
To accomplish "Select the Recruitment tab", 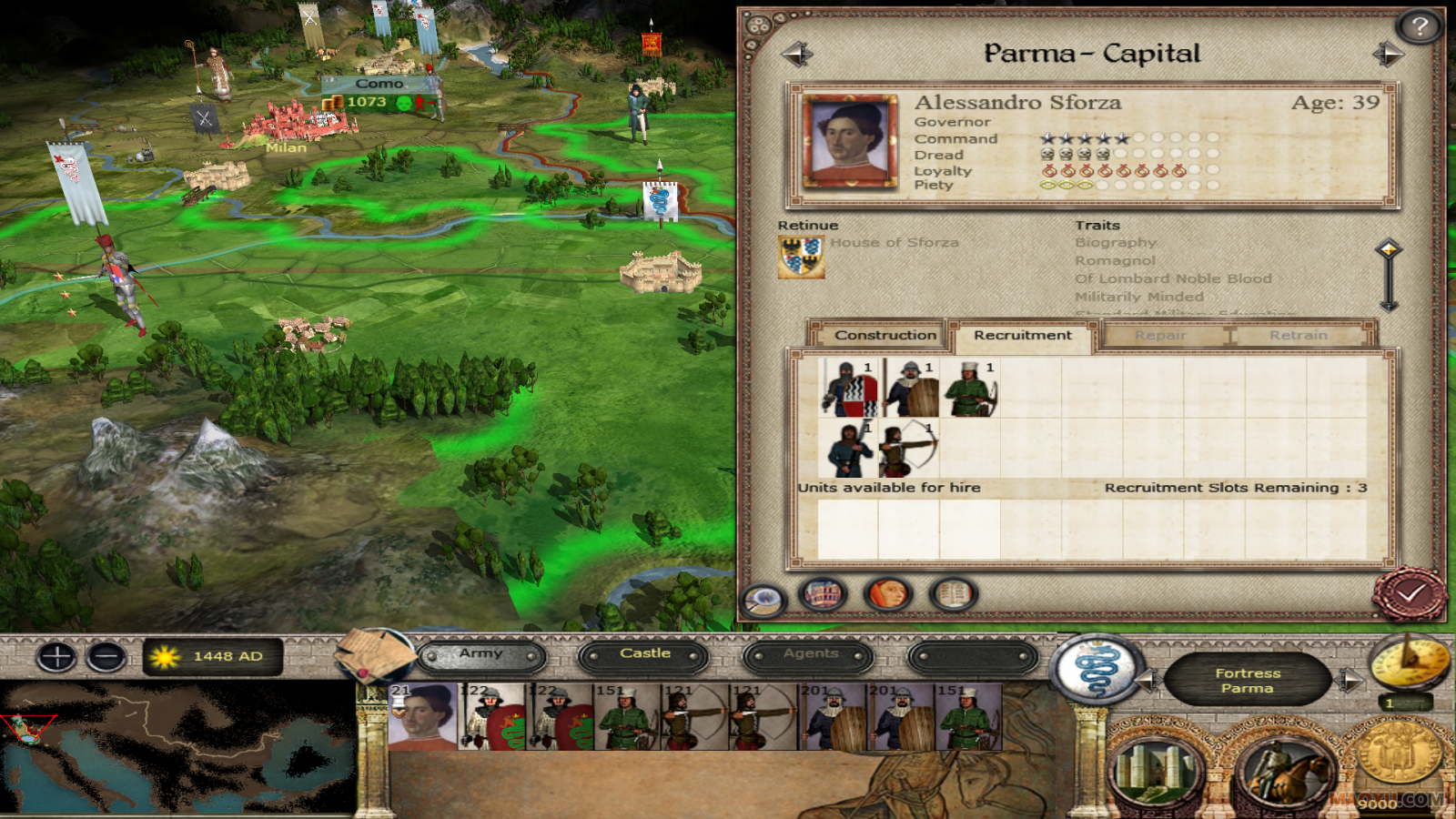I will click(1022, 335).
